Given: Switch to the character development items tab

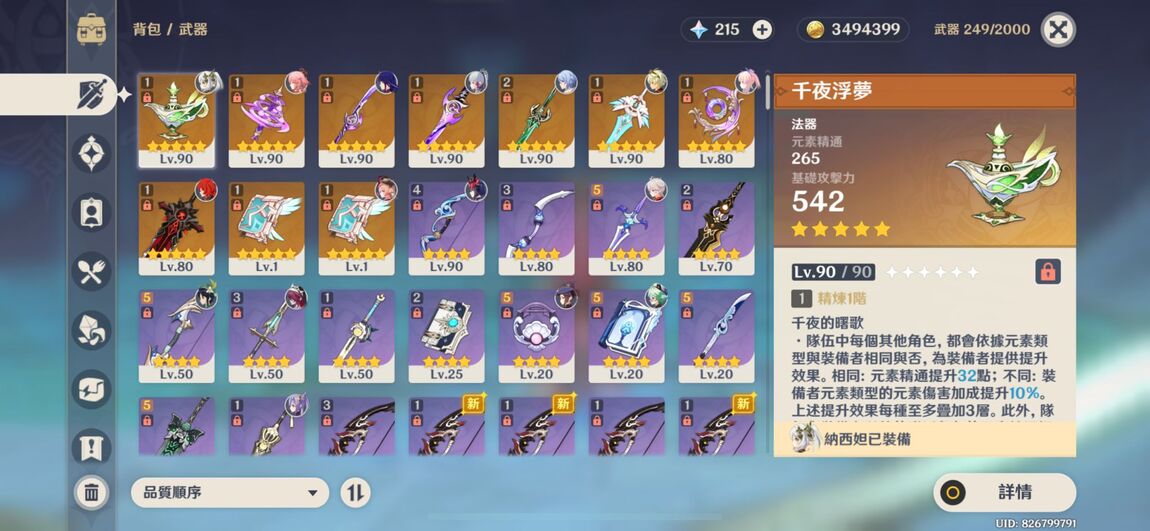Looking at the screenshot, I should click(93, 211).
